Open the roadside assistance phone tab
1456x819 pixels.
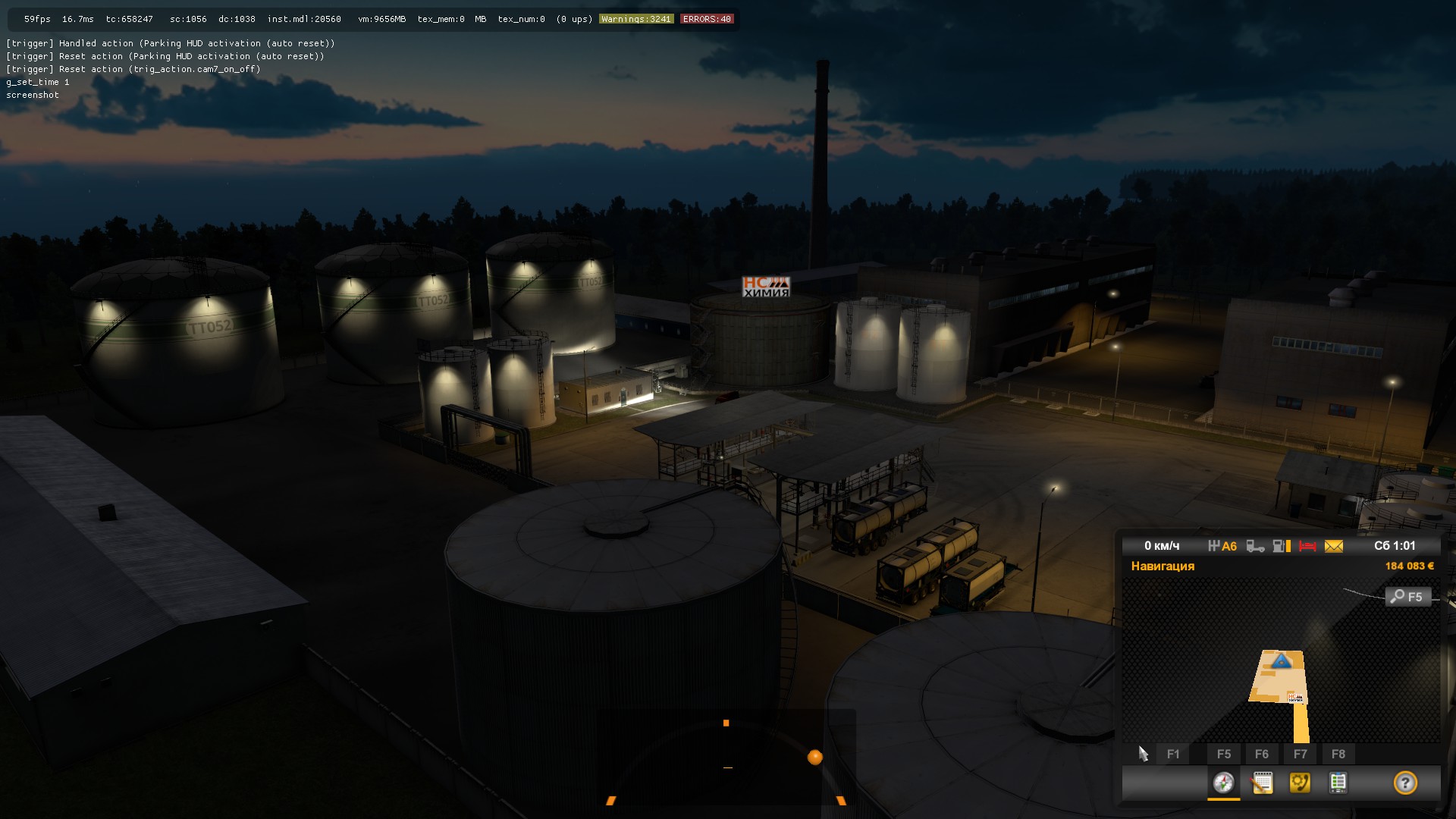point(1300,783)
